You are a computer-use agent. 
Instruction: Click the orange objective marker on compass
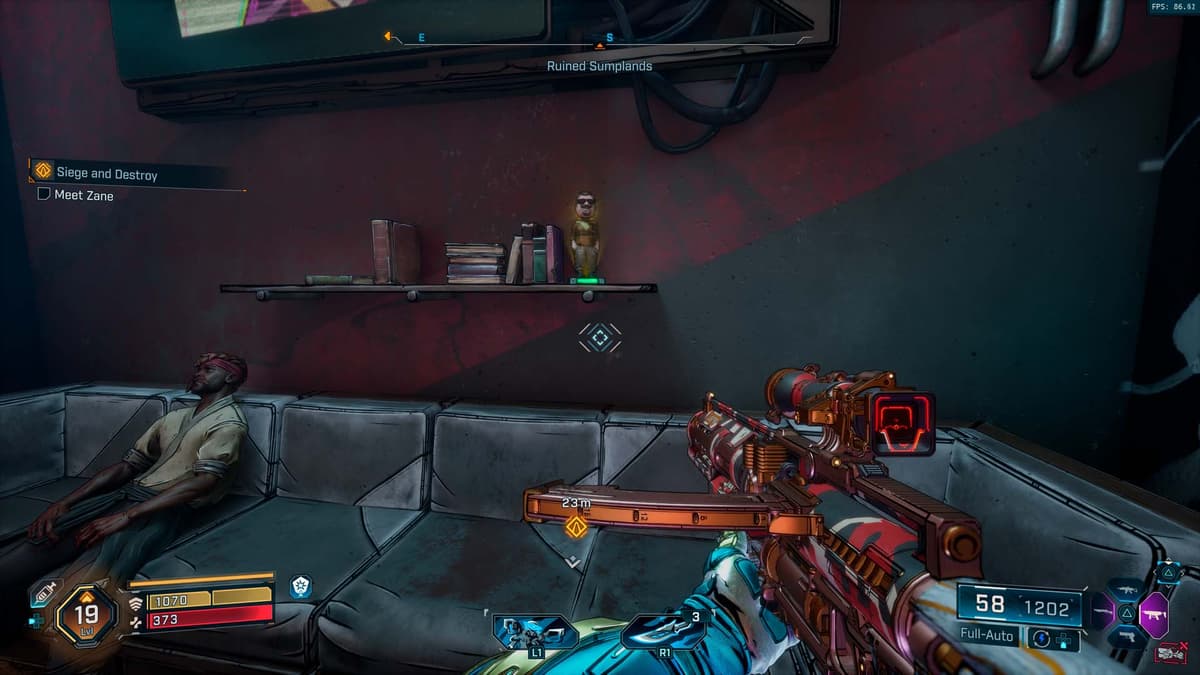[x=599, y=45]
